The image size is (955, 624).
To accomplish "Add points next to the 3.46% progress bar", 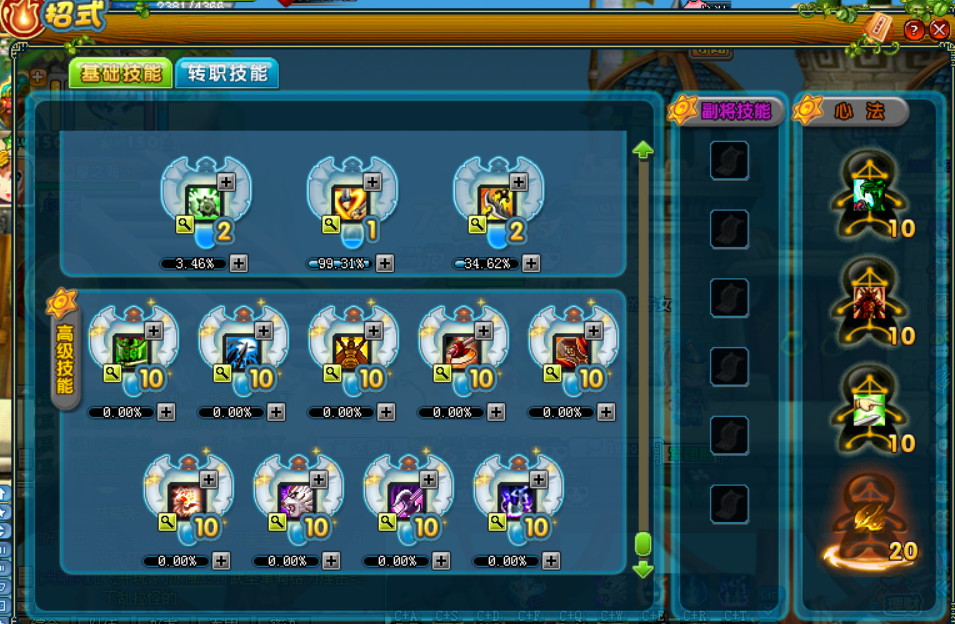I will tap(239, 264).
